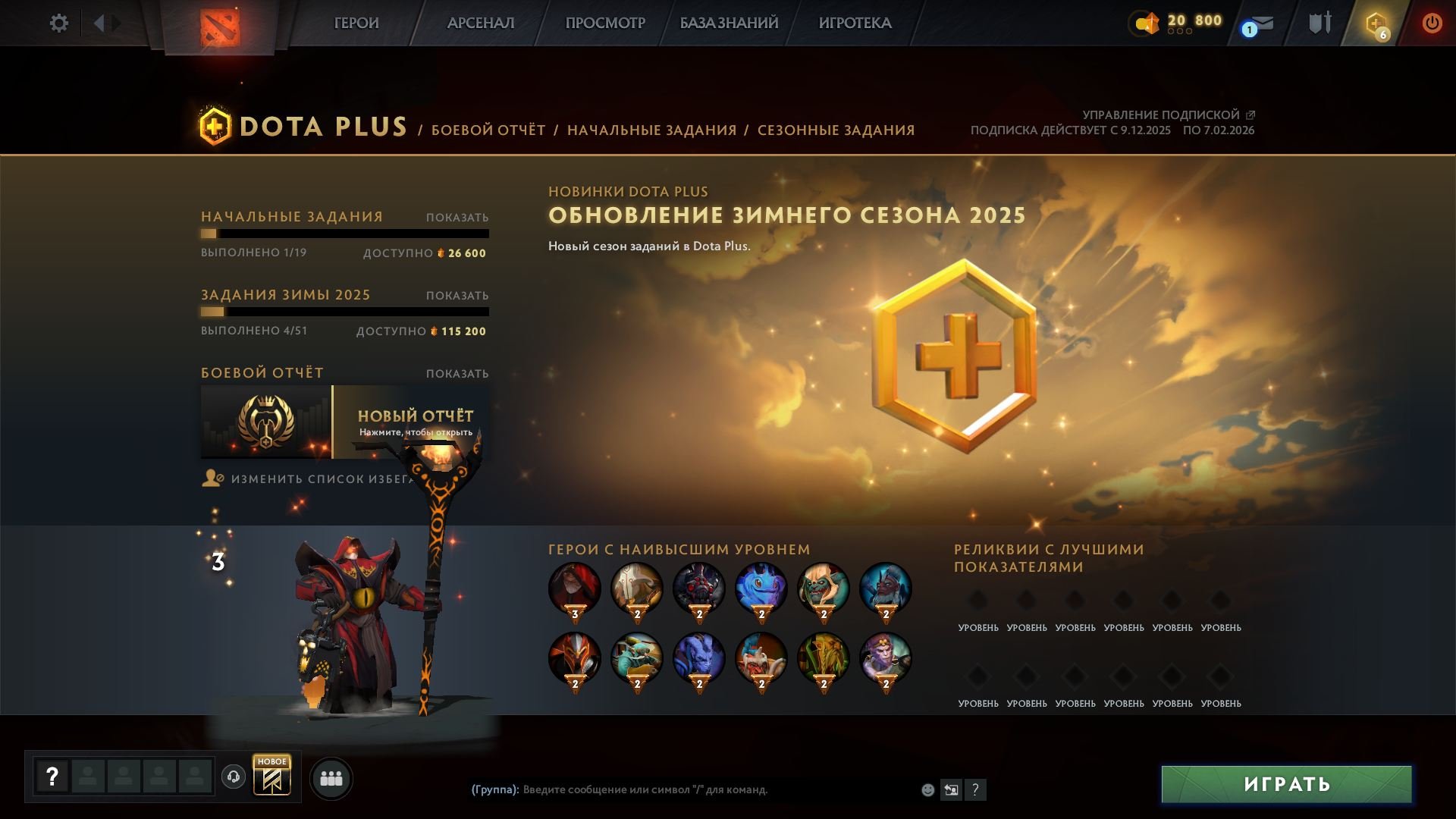This screenshot has height=819, width=1456.
Task: Click the group chat message input field
Action: (682, 789)
